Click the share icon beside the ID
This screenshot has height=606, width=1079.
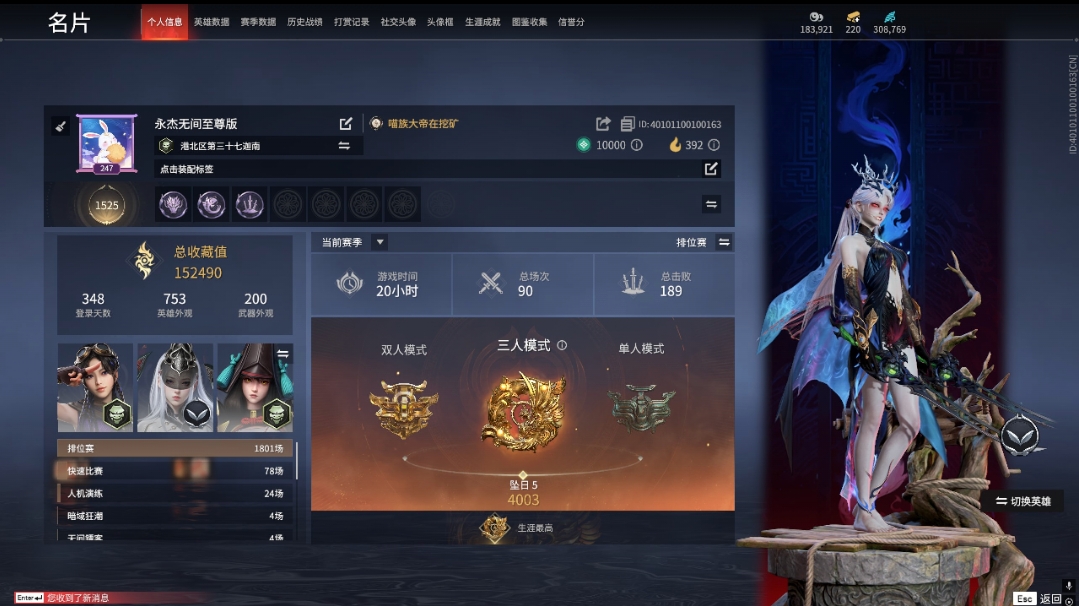coord(603,124)
